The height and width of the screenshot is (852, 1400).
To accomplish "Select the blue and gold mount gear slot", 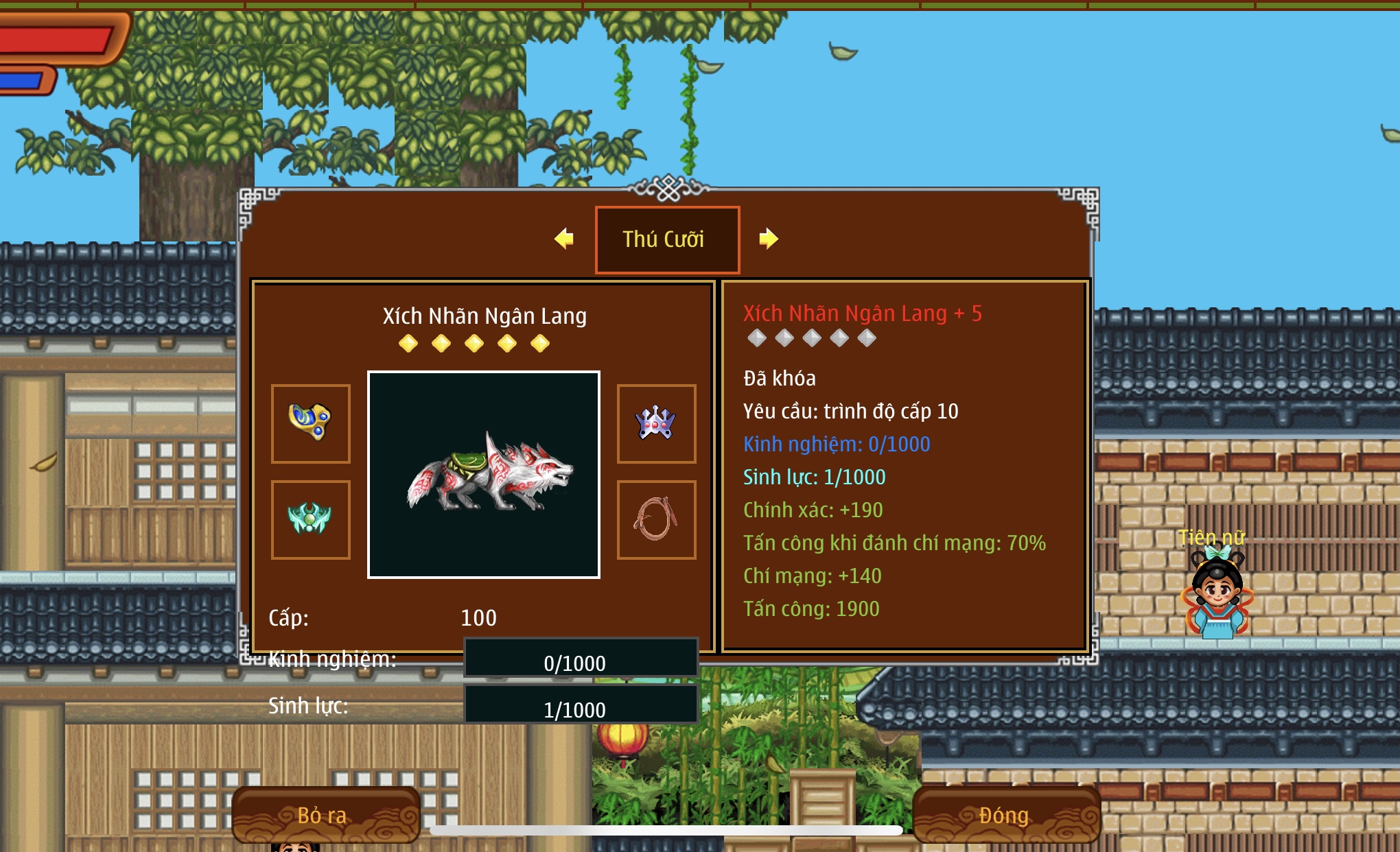I will tap(311, 423).
